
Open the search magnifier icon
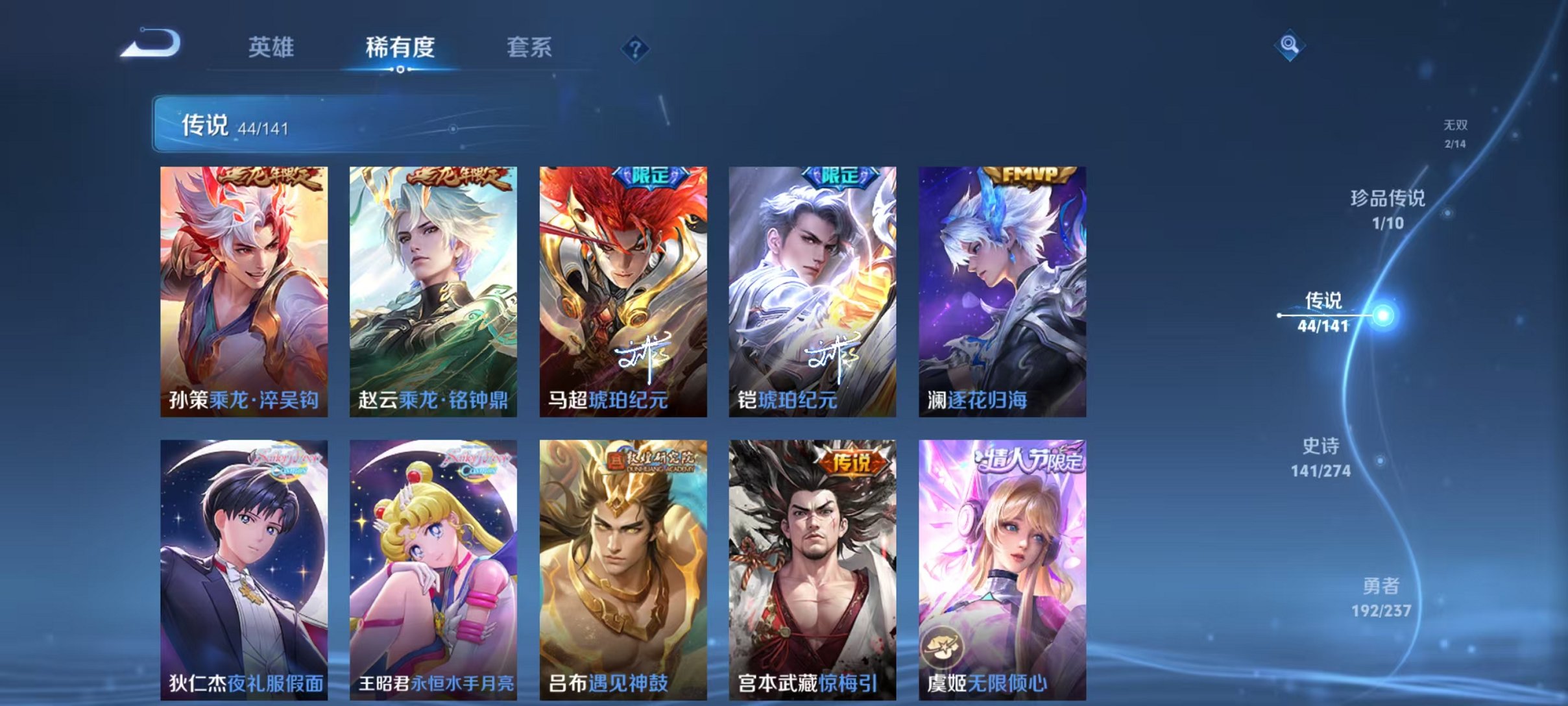point(1290,46)
